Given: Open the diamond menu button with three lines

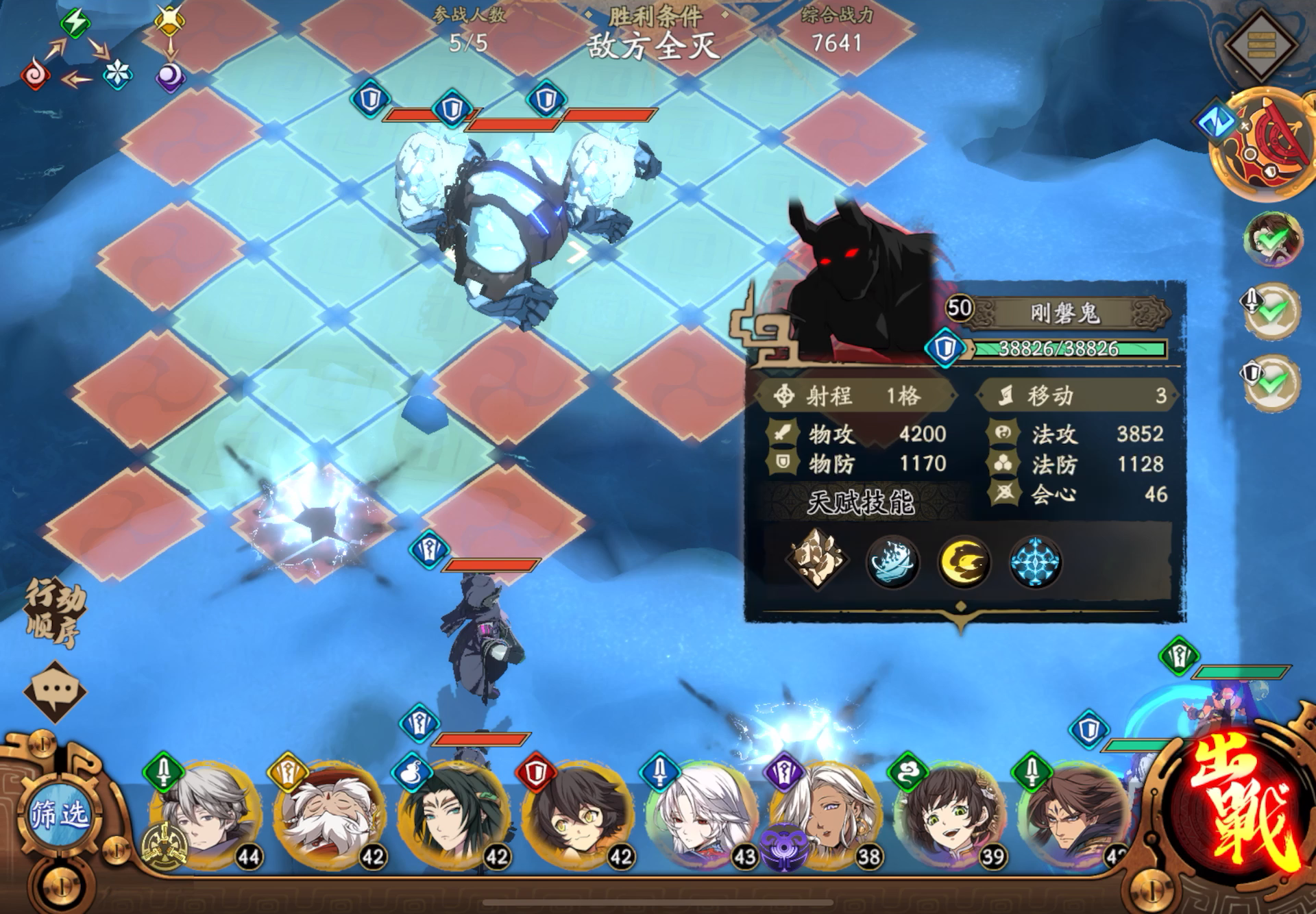Looking at the screenshot, I should (x=1260, y=45).
